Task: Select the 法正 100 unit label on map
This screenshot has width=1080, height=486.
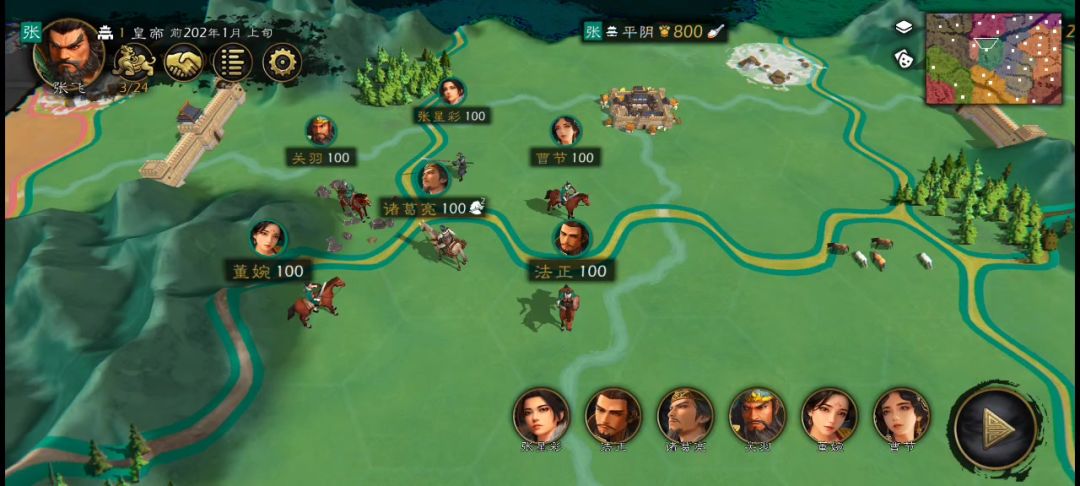Action: (x=570, y=270)
